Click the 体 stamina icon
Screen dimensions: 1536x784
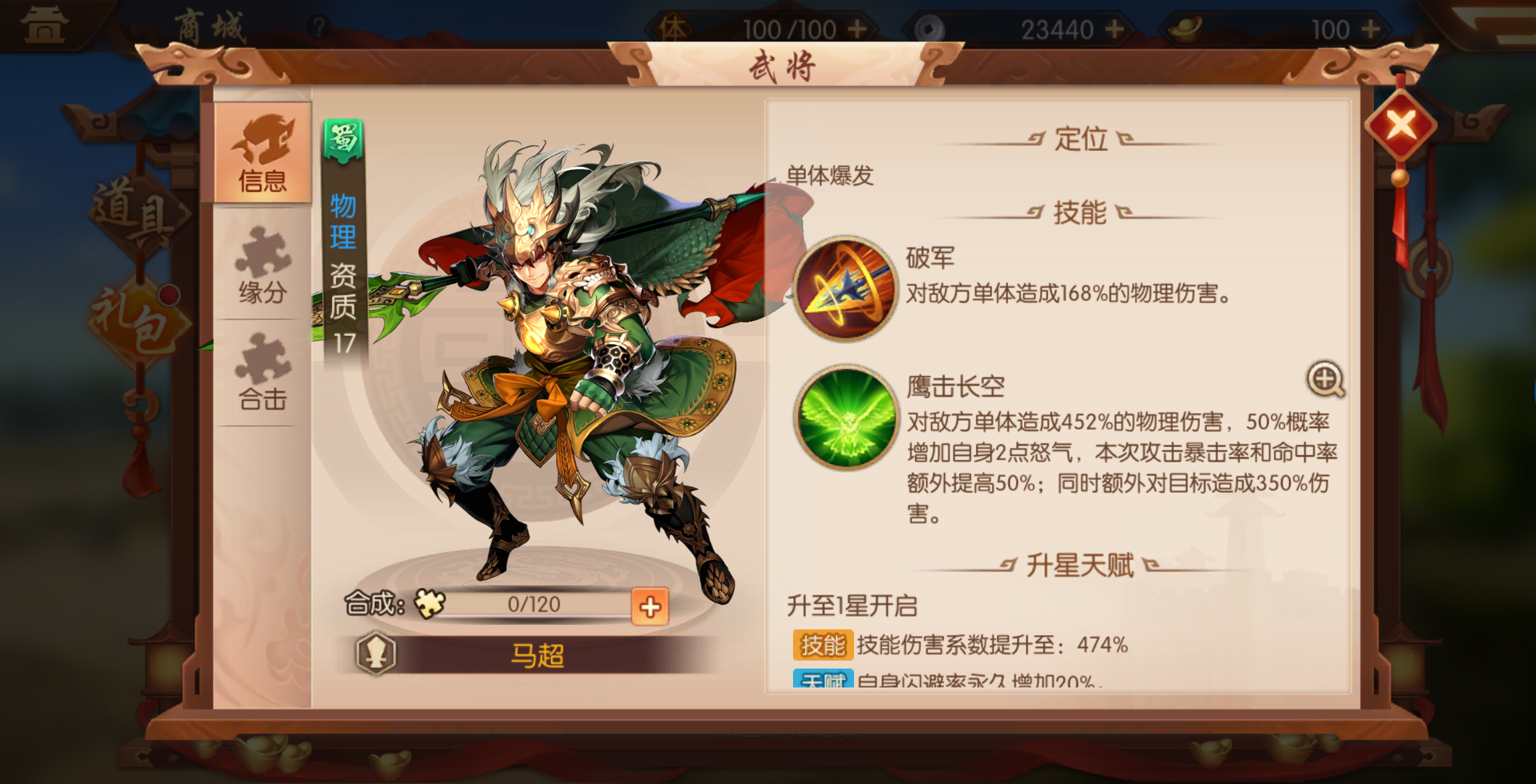(x=672, y=28)
